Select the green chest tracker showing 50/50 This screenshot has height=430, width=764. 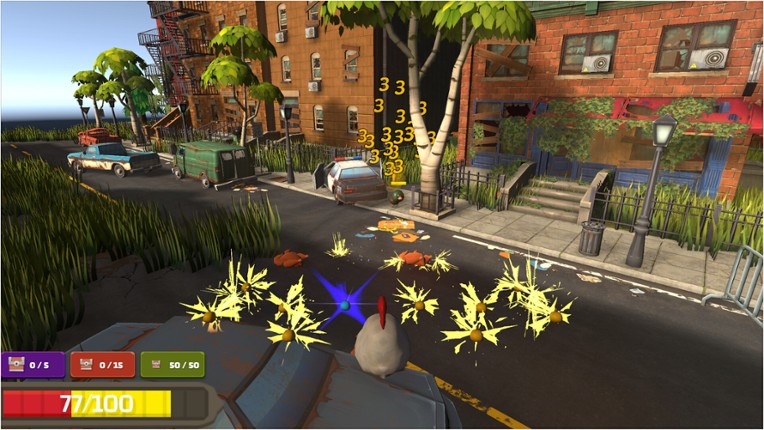pos(173,366)
